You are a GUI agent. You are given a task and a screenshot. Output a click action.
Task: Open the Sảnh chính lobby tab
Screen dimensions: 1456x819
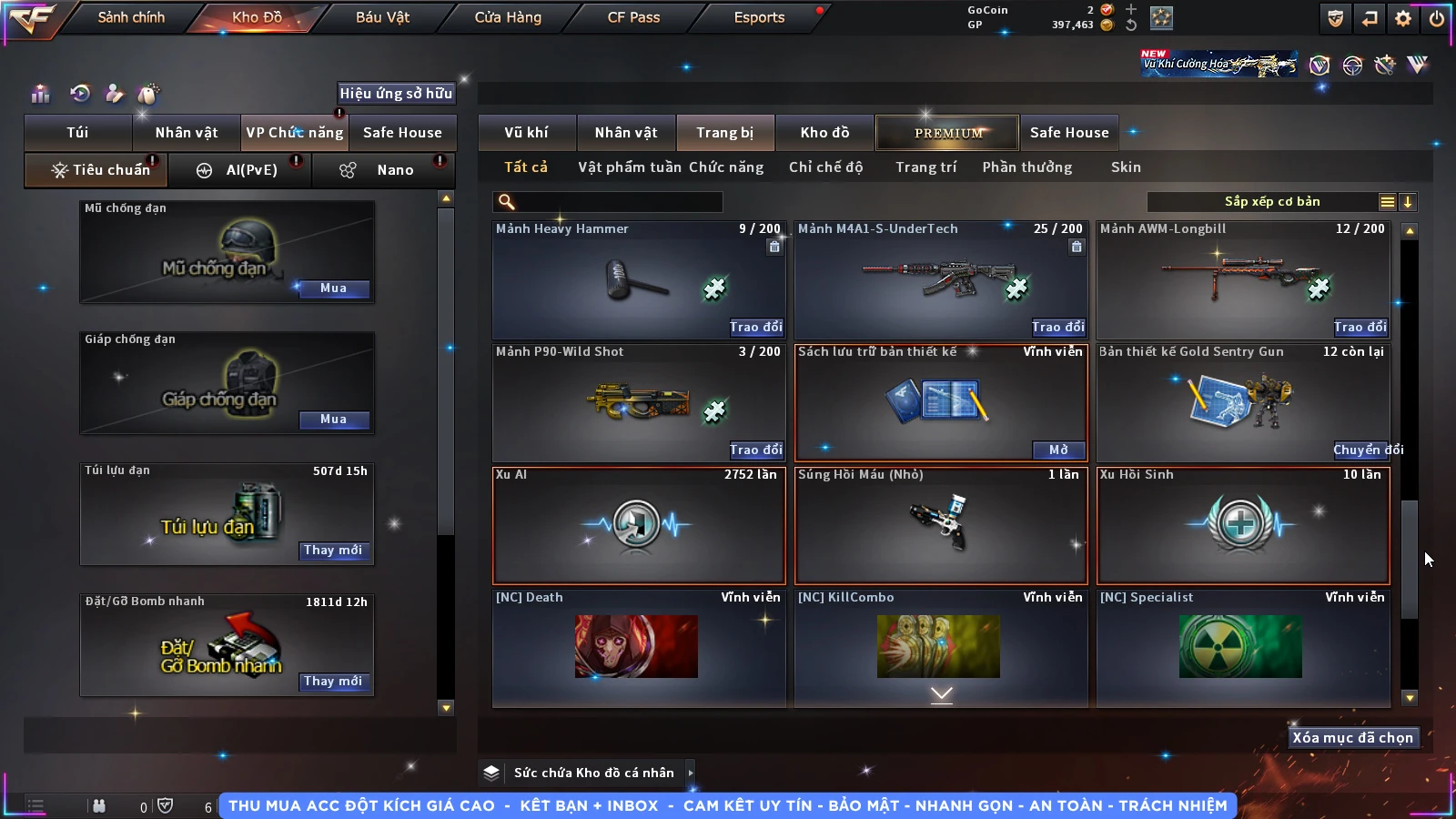click(x=131, y=17)
